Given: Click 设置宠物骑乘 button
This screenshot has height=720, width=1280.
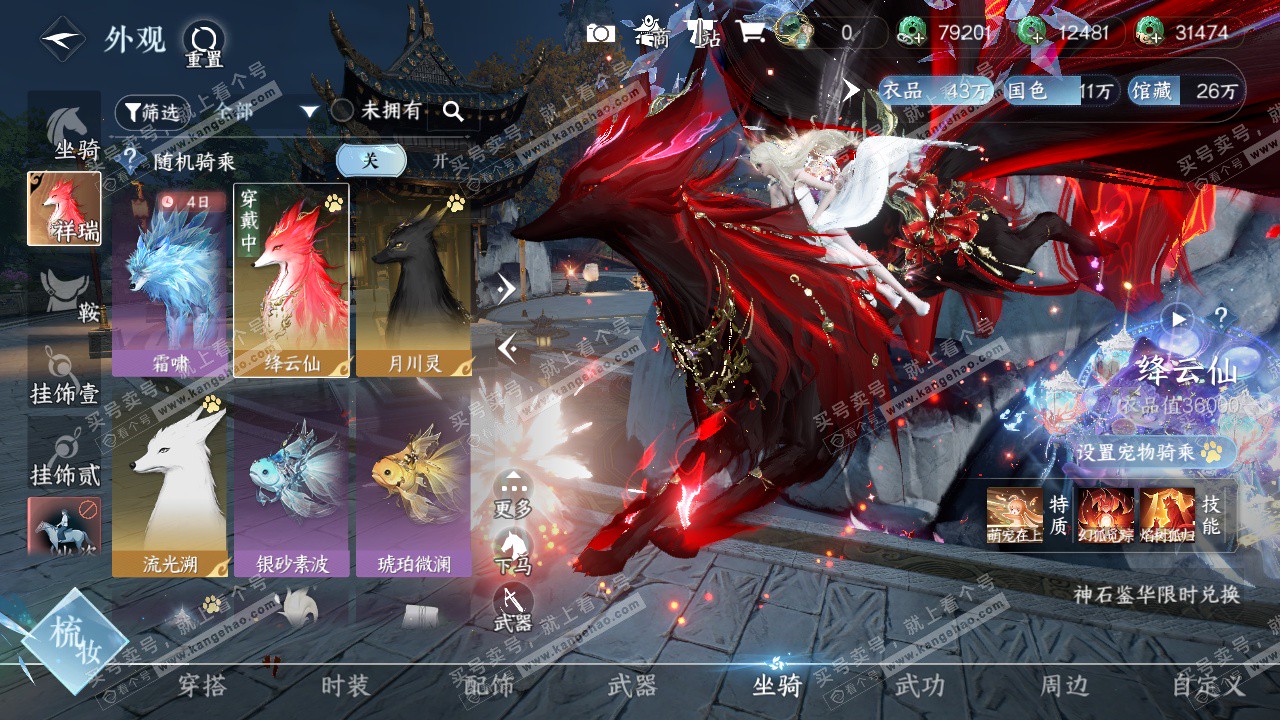Looking at the screenshot, I should (1149, 452).
